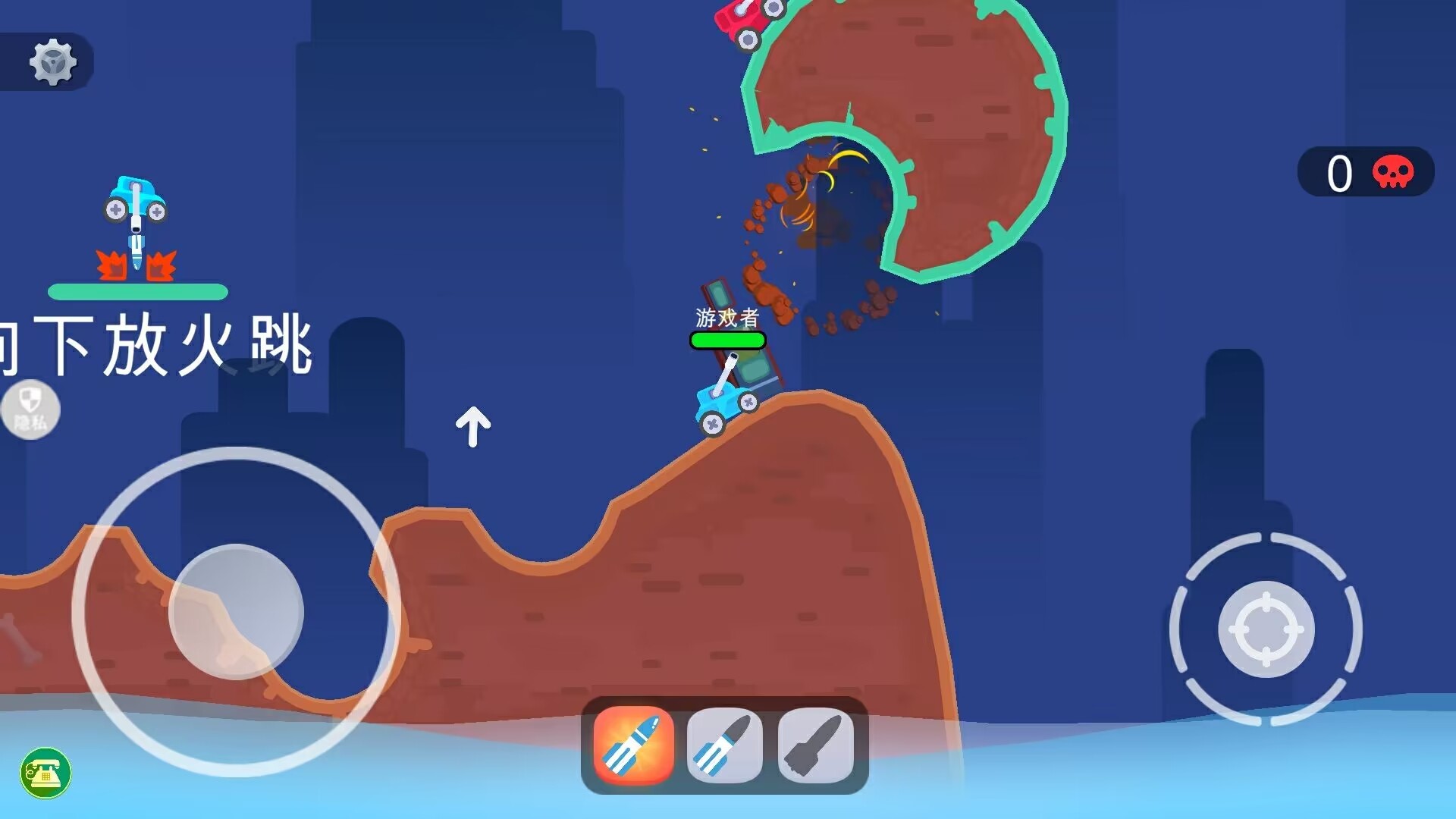Pick the dark silhouette bomb weapon slot
This screenshot has height=819, width=1456.
tap(815, 745)
